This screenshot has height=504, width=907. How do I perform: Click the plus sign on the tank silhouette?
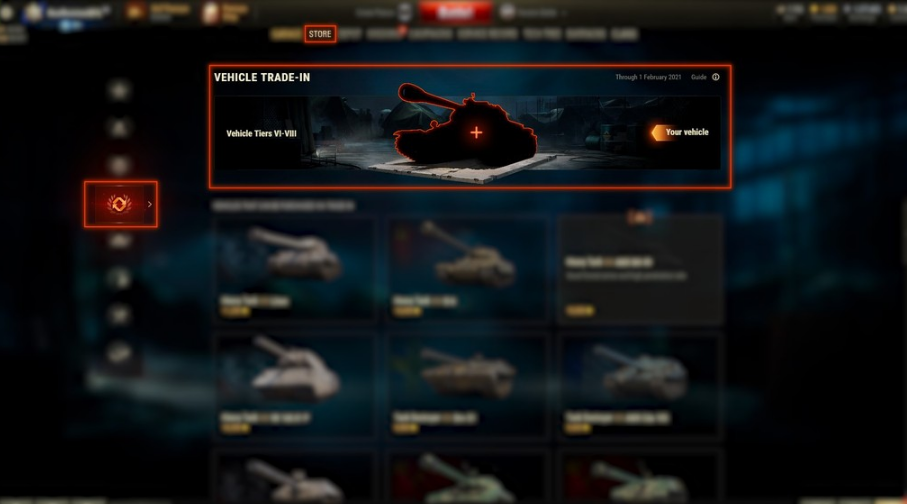tap(476, 132)
